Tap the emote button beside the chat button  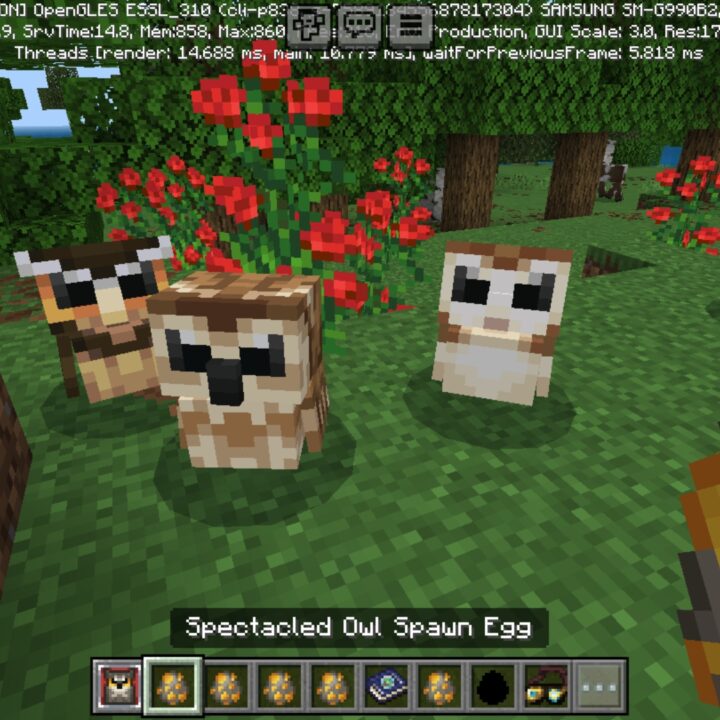[311, 23]
